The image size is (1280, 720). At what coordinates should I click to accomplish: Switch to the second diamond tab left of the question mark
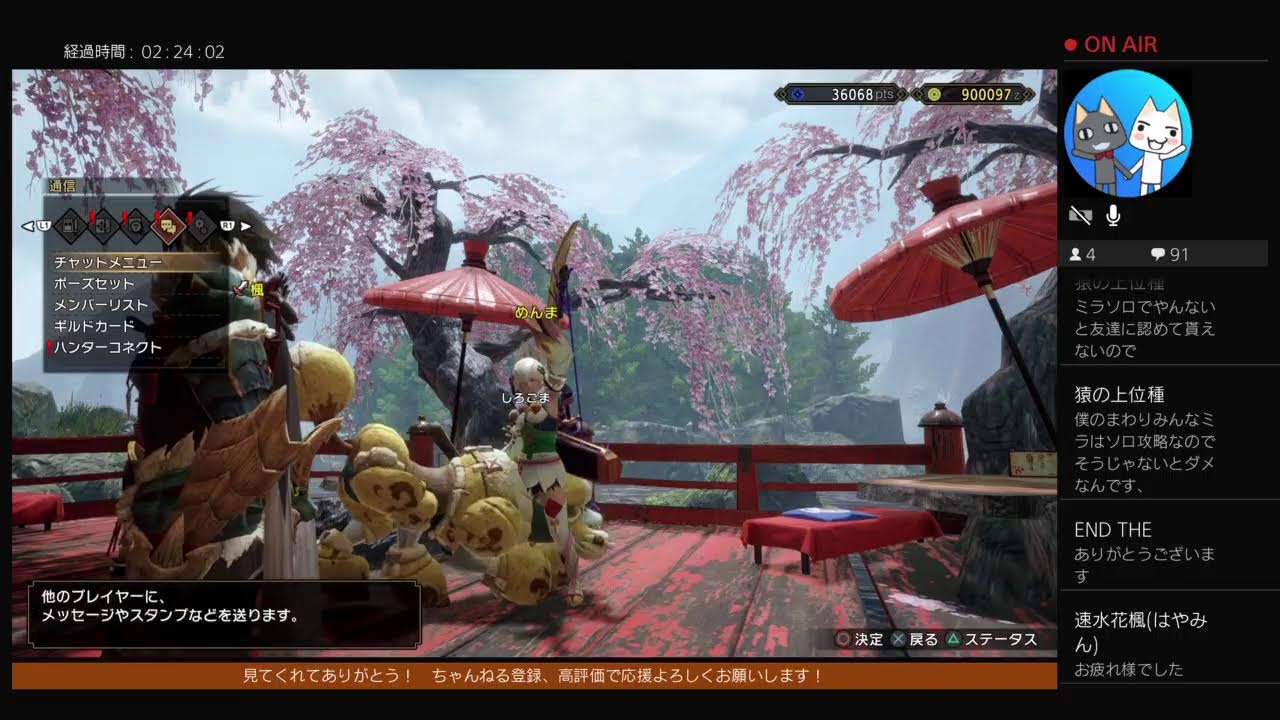tap(103, 226)
